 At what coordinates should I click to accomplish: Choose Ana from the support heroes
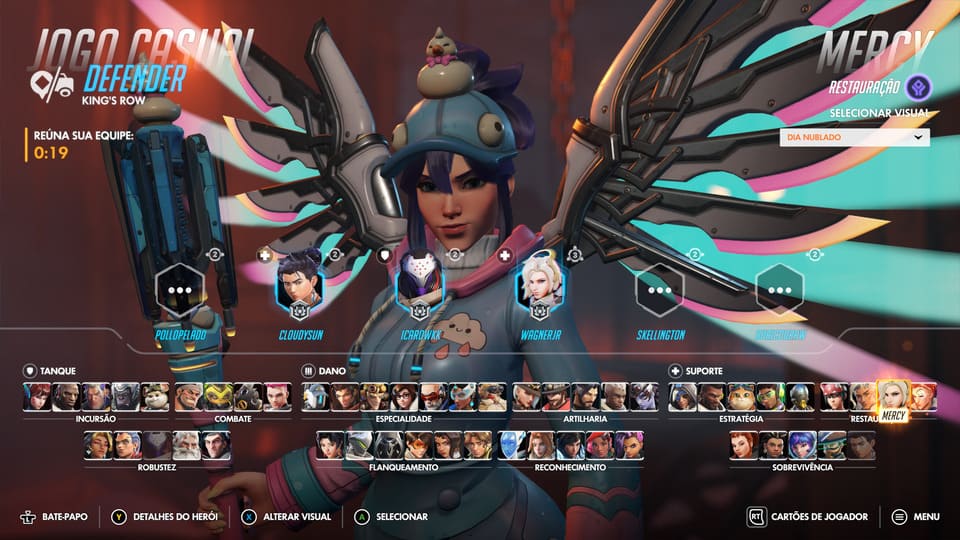pyautogui.click(x=683, y=397)
